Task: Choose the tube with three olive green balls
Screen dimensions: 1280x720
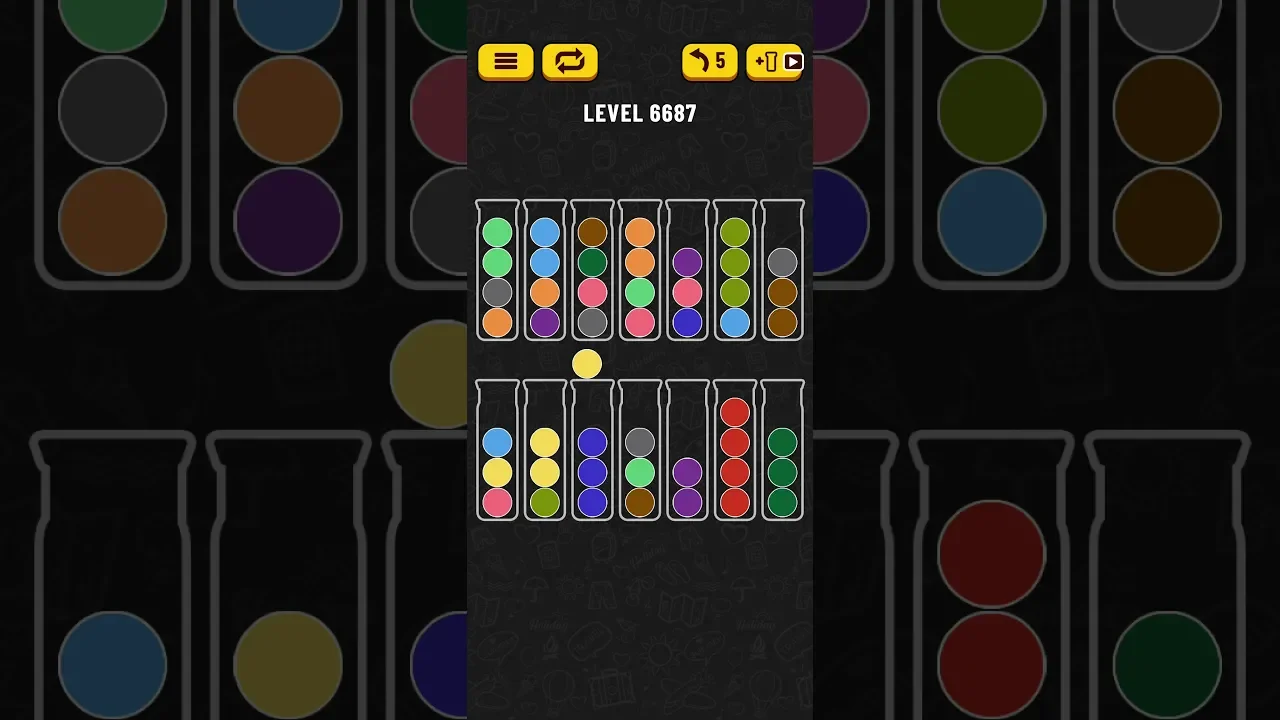Action: click(x=735, y=272)
